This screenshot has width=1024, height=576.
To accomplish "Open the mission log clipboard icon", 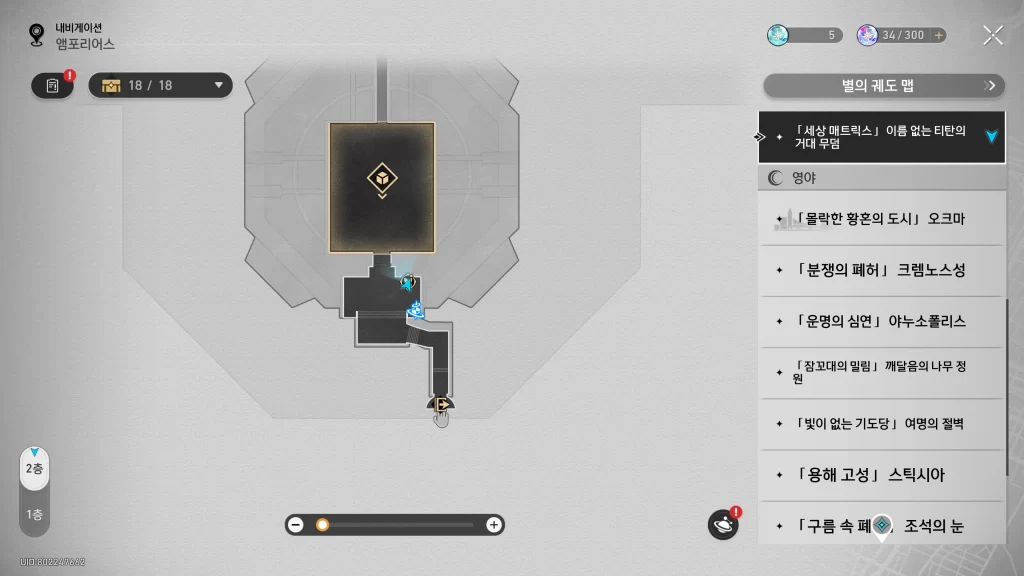I will [53, 86].
